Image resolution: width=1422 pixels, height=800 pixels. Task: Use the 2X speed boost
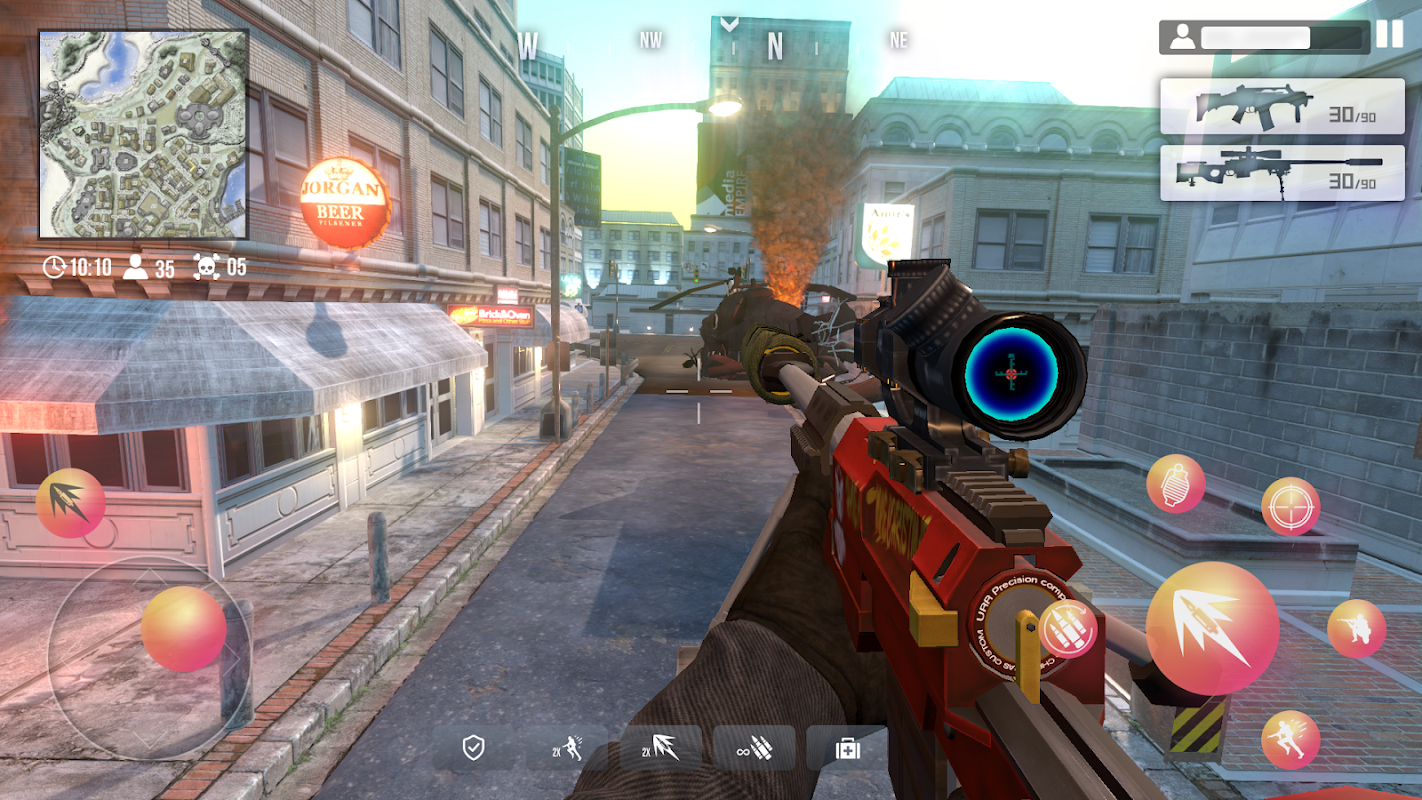coord(567,748)
